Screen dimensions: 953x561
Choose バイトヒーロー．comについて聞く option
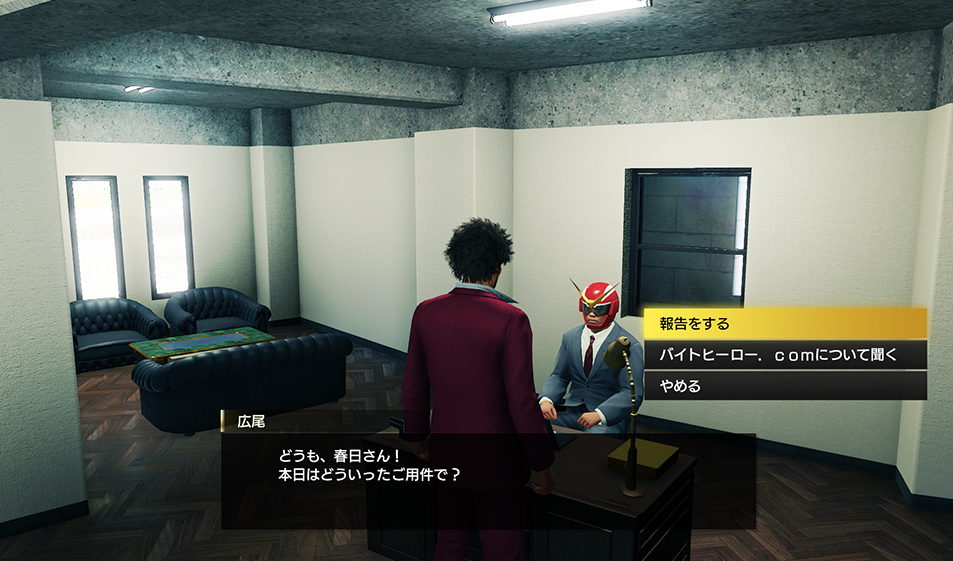pyautogui.click(x=784, y=354)
